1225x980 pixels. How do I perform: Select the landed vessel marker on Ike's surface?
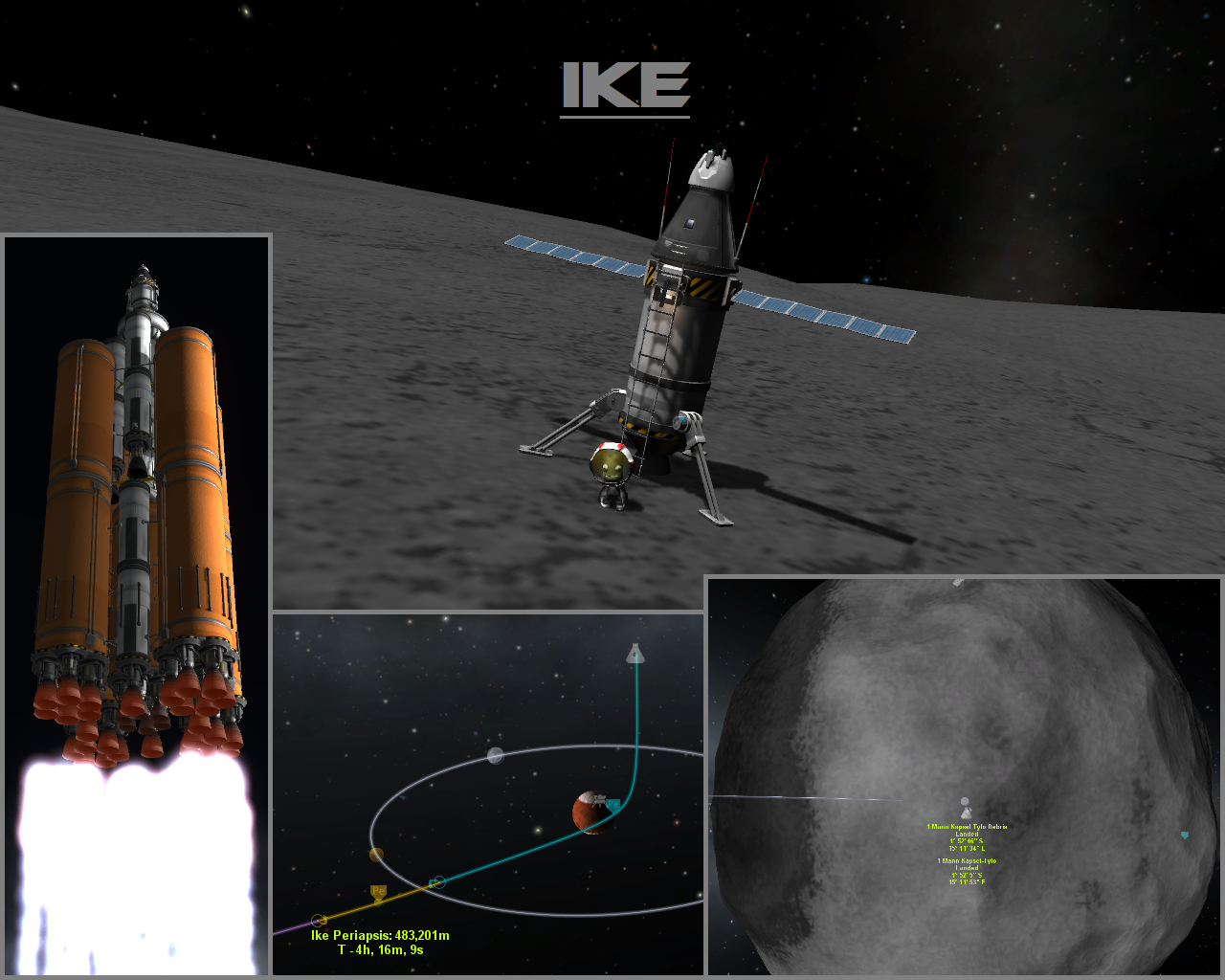tap(966, 812)
